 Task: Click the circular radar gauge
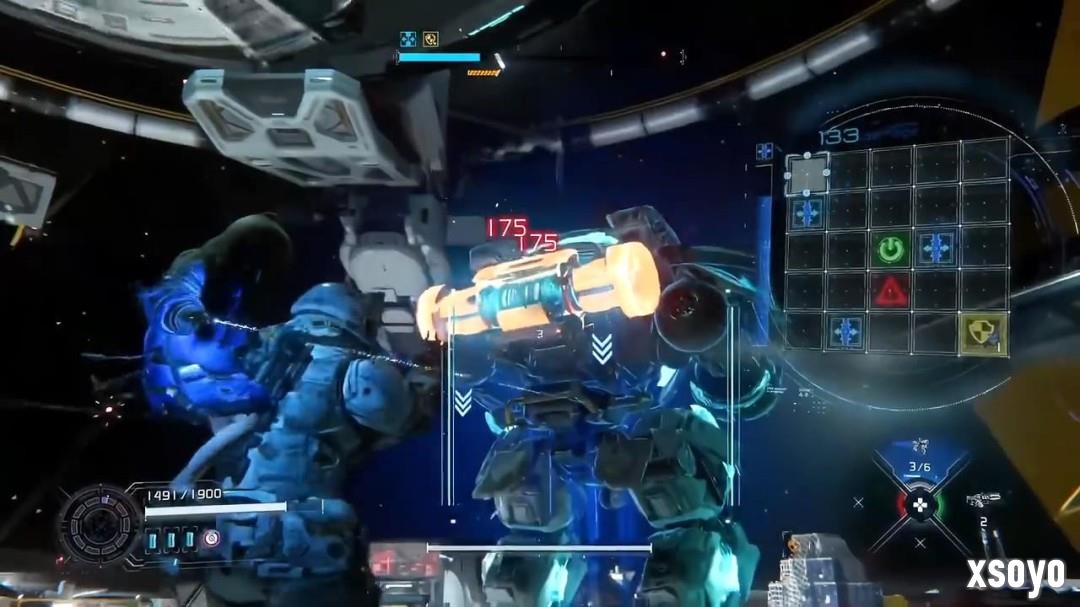pos(100,523)
